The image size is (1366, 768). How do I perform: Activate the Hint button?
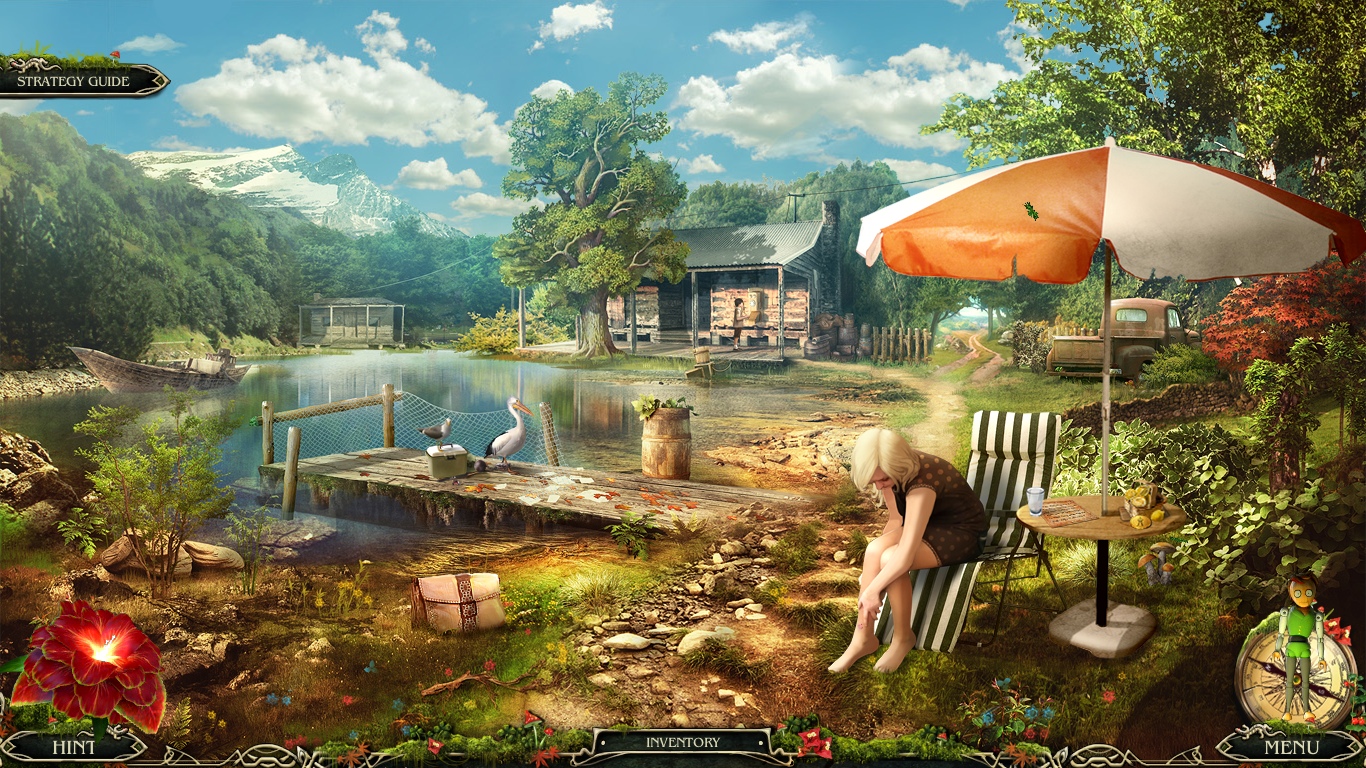pyautogui.click(x=75, y=746)
